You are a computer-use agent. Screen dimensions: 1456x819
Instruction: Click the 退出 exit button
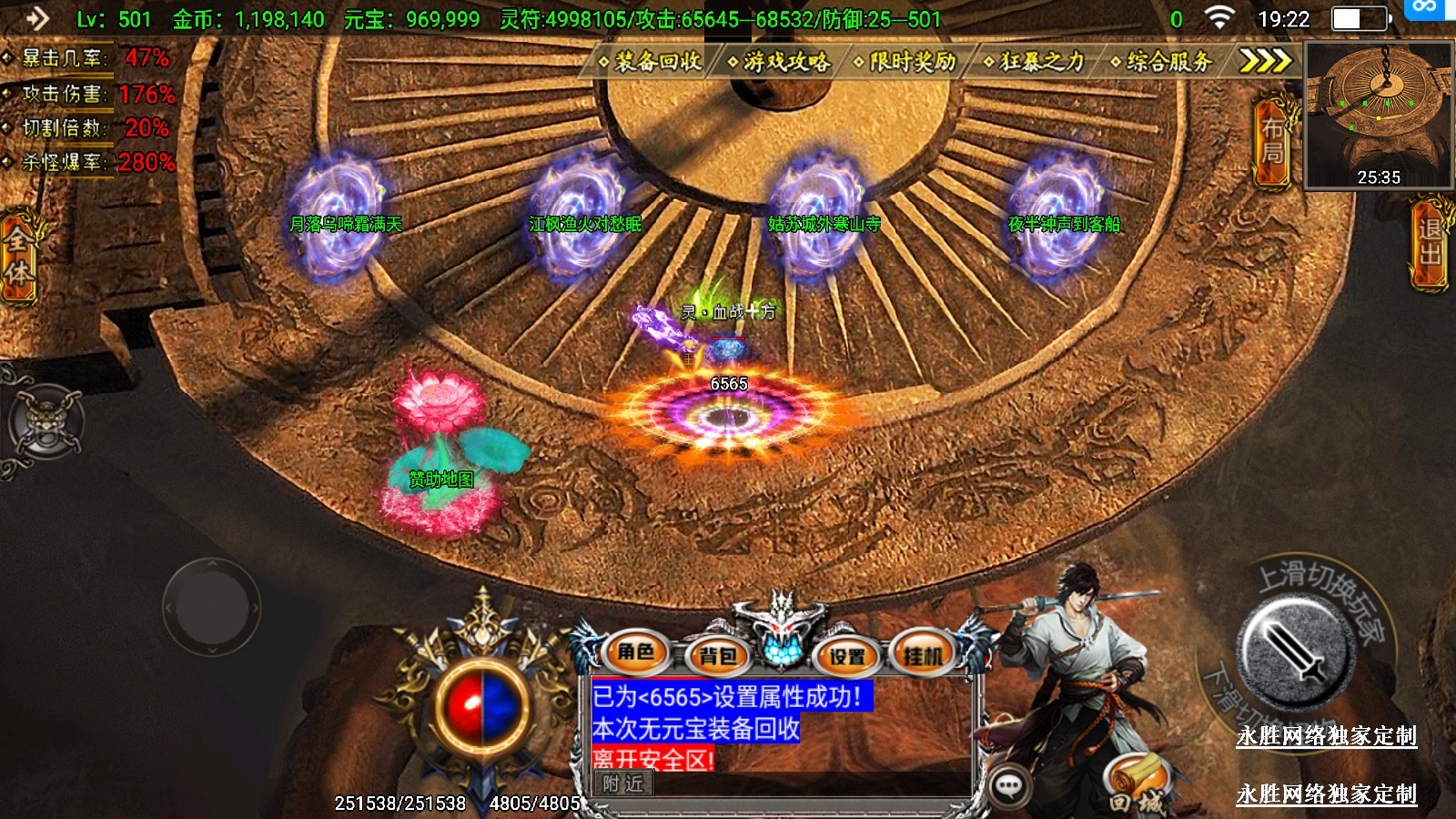tap(1430, 242)
